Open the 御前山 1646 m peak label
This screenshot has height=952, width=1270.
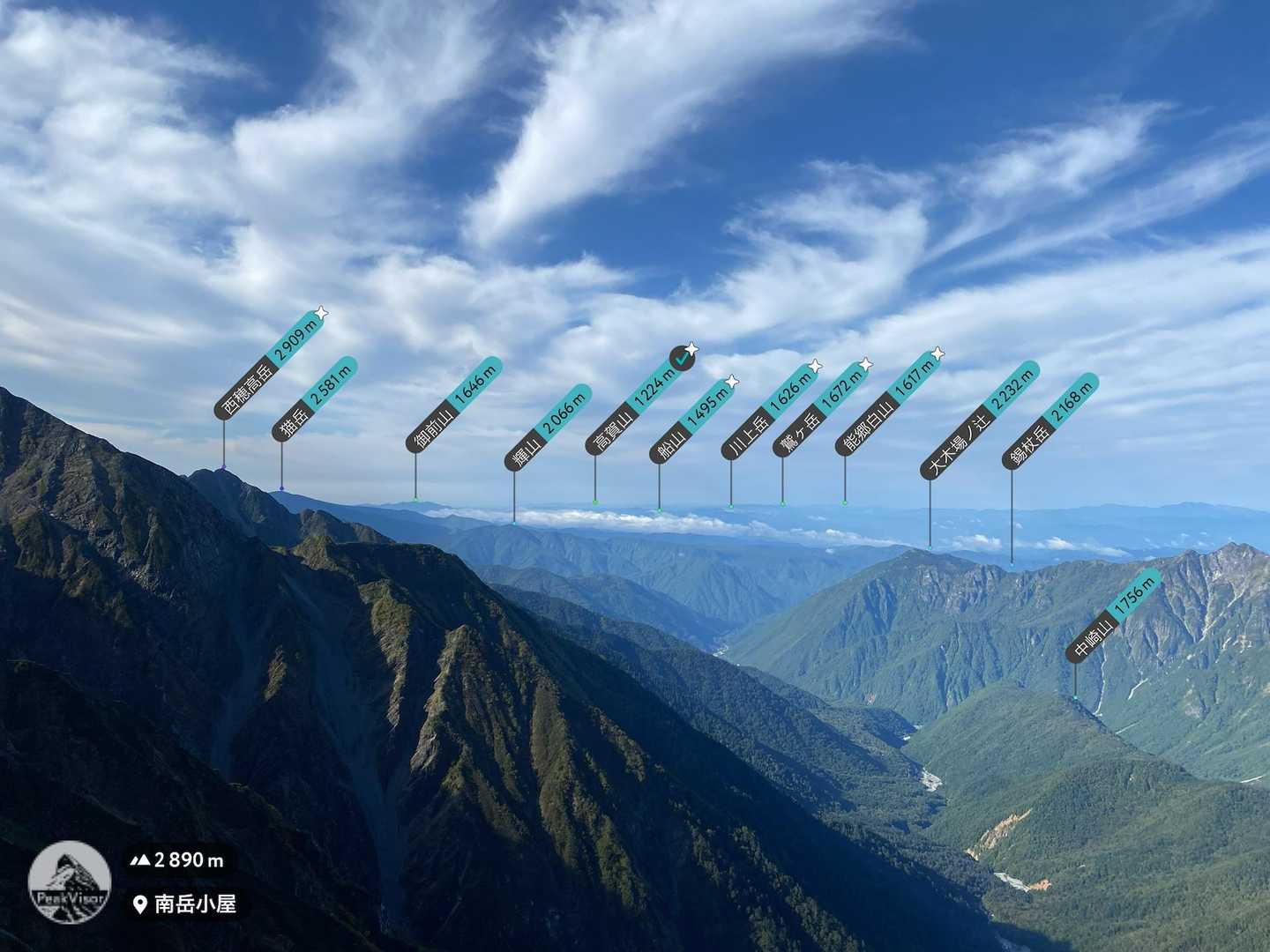point(453,405)
